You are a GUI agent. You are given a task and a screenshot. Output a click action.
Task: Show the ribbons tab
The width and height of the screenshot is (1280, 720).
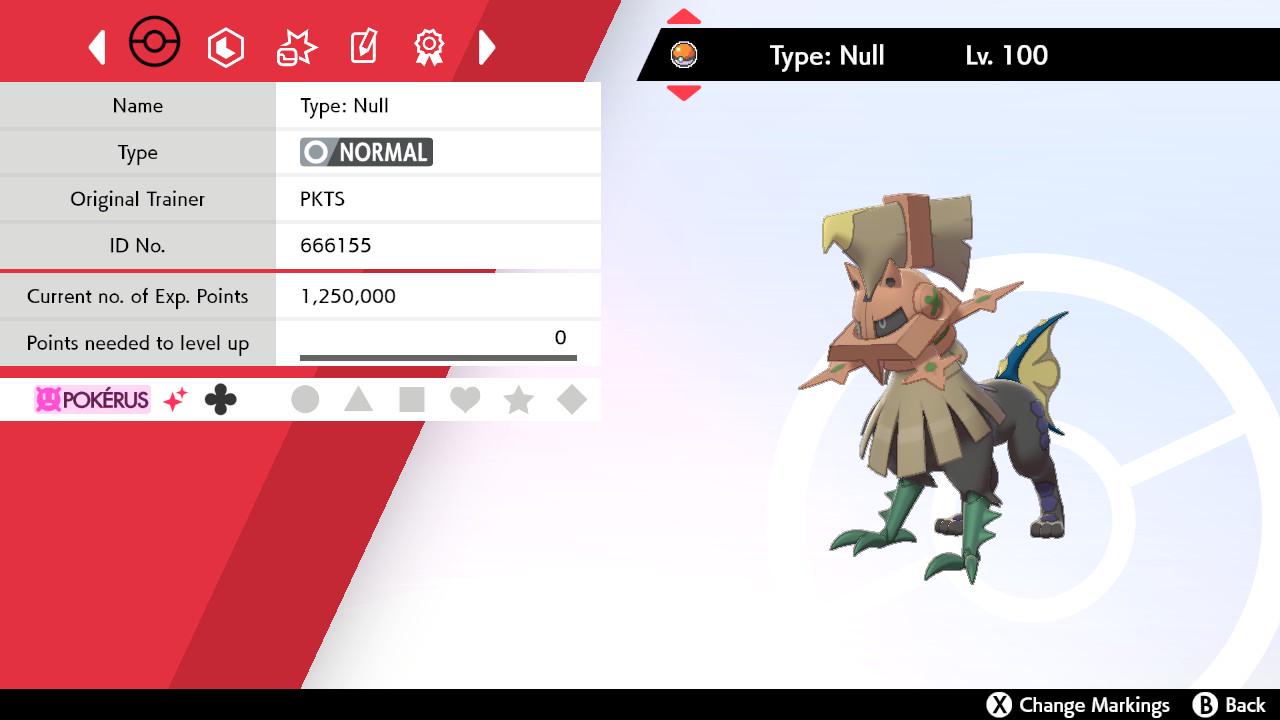coord(429,47)
